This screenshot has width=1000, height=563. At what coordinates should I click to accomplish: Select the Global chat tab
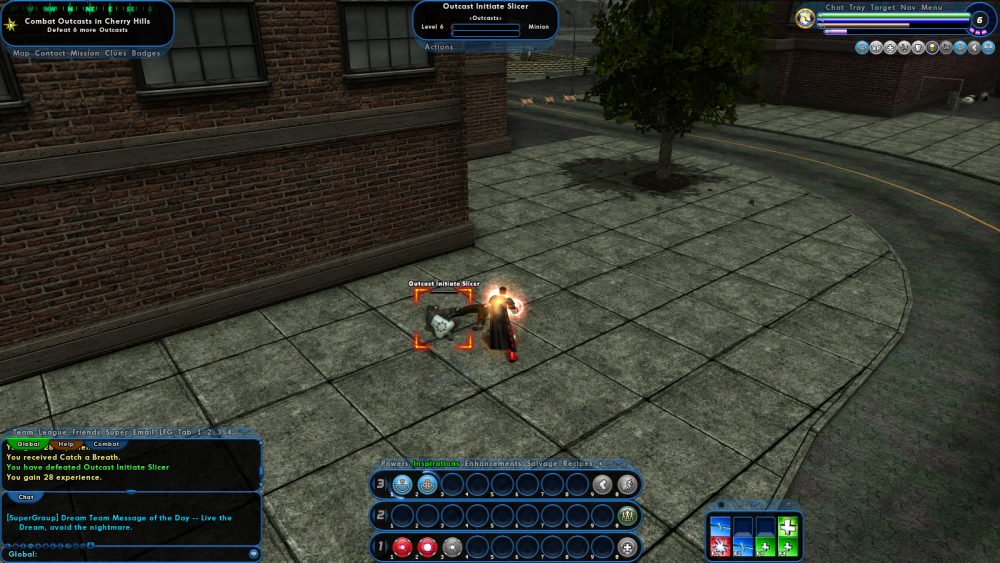(x=28, y=443)
